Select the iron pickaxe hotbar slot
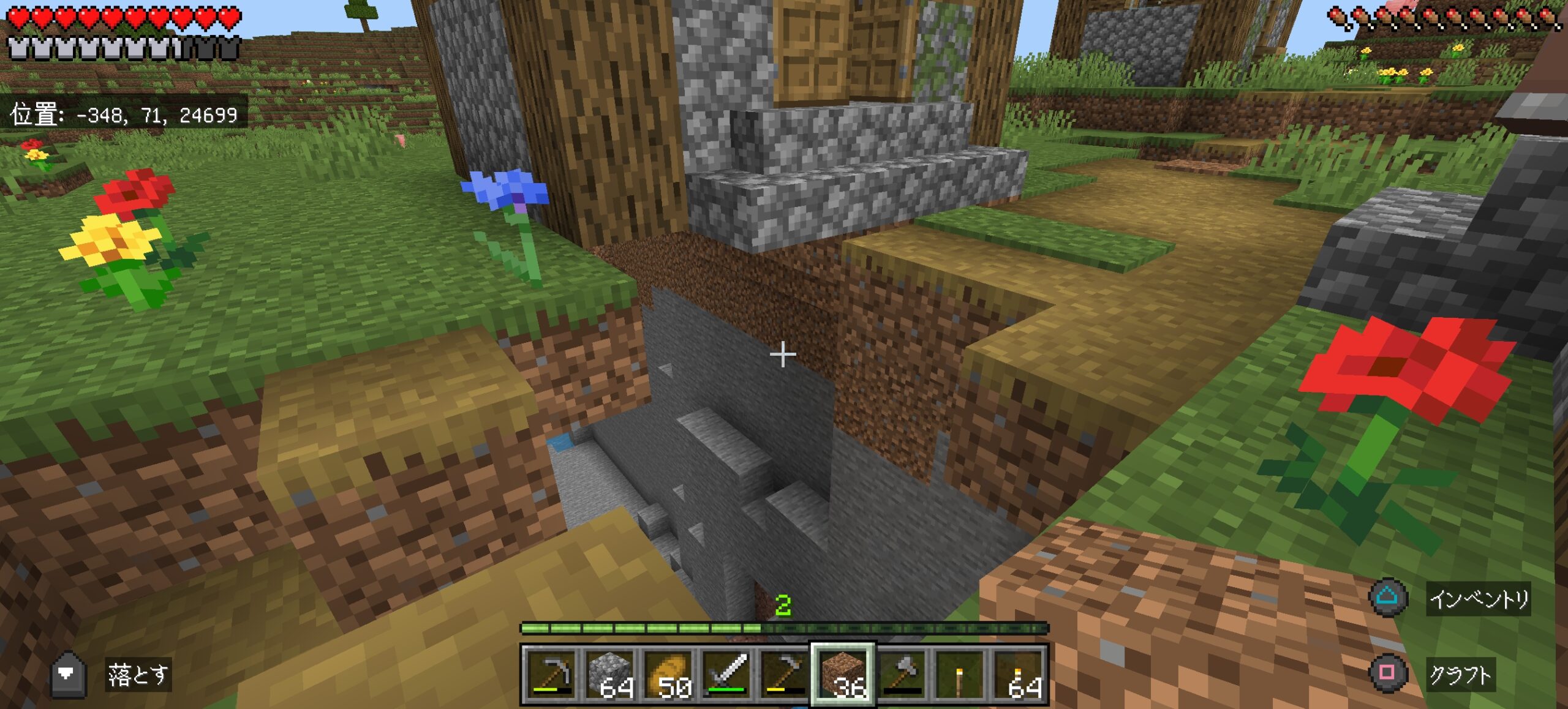 pos(550,675)
